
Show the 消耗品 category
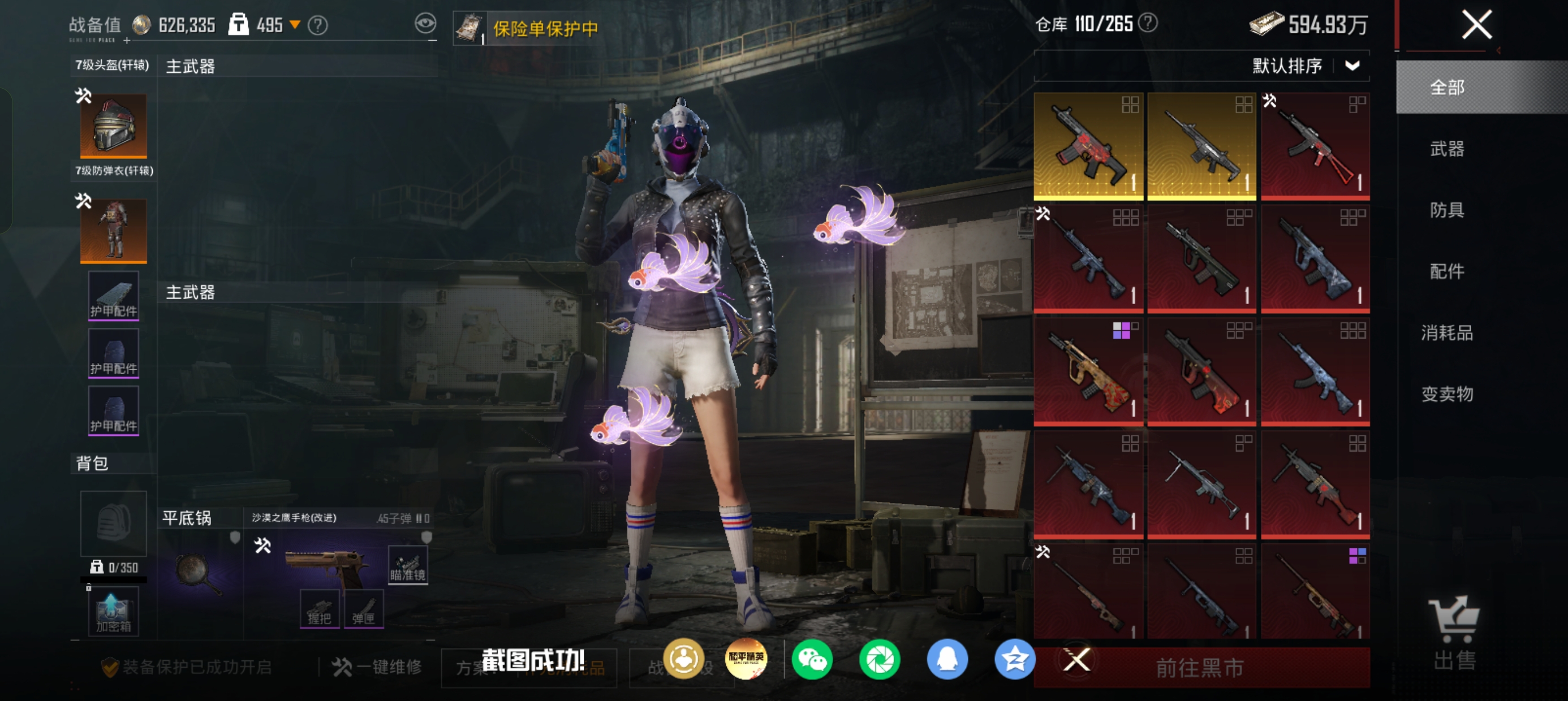[x=1447, y=333]
